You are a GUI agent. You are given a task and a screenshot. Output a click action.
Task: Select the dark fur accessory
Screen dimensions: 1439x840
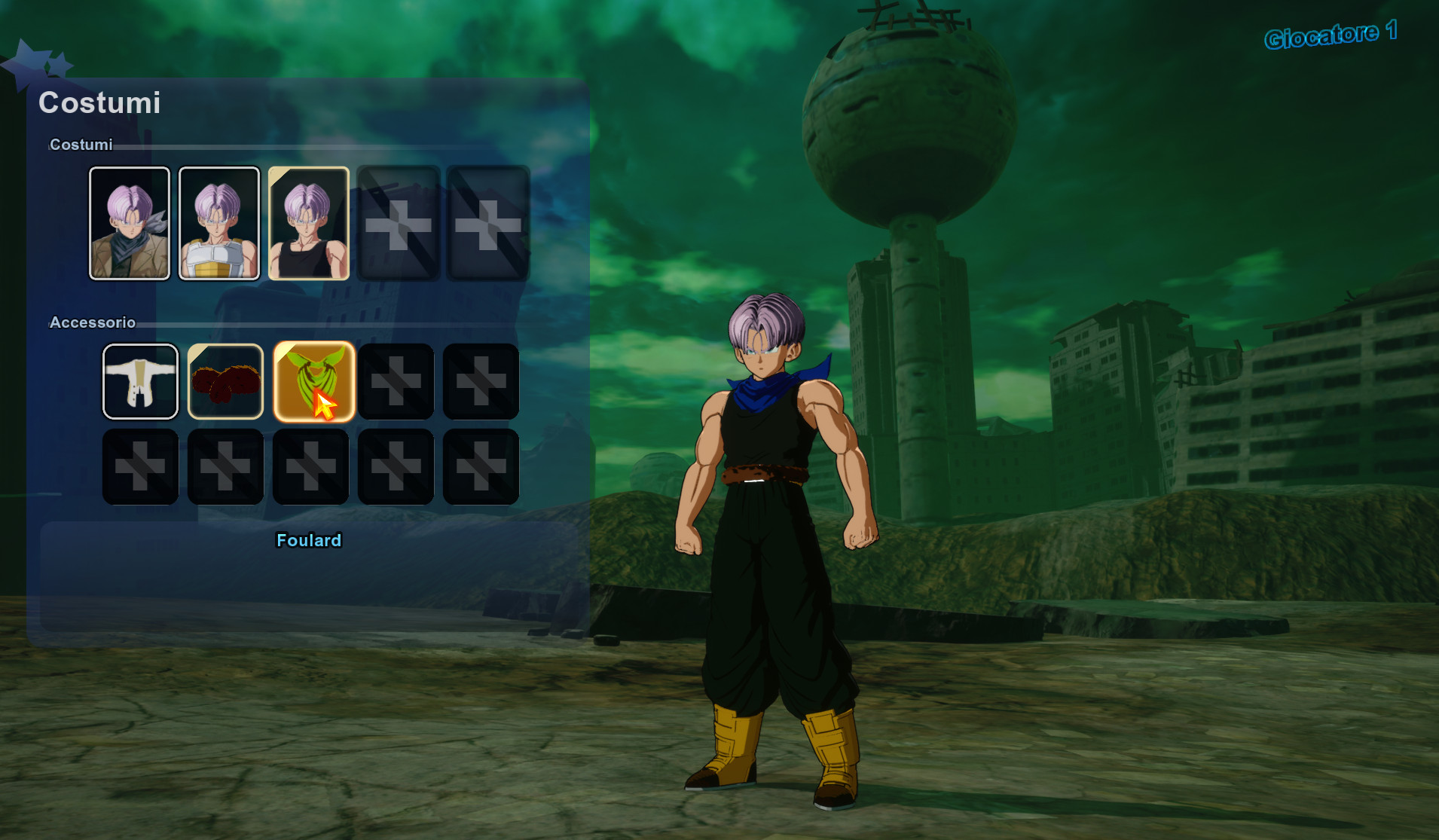(x=225, y=382)
